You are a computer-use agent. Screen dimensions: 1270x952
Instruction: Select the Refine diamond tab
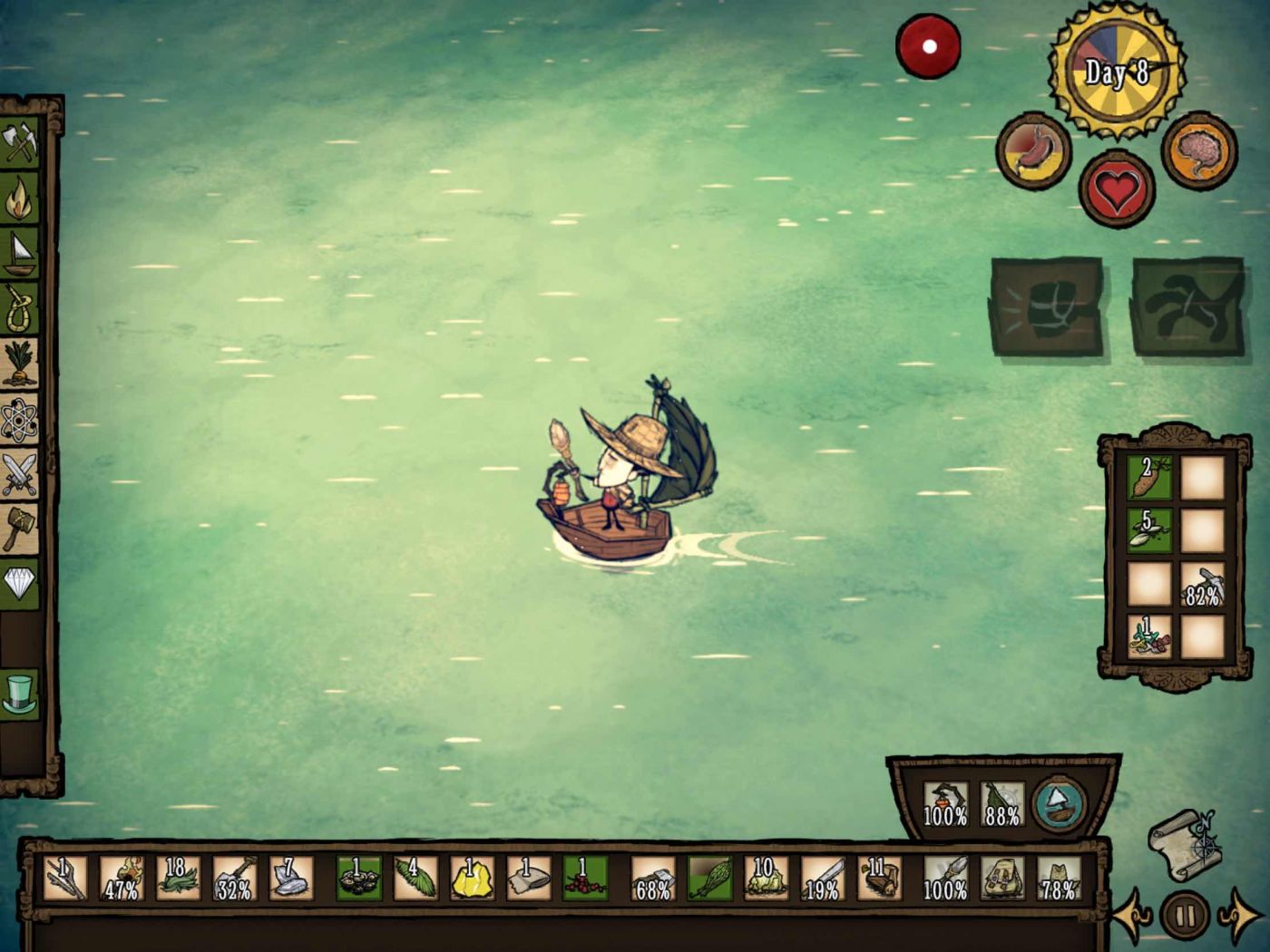click(x=20, y=583)
